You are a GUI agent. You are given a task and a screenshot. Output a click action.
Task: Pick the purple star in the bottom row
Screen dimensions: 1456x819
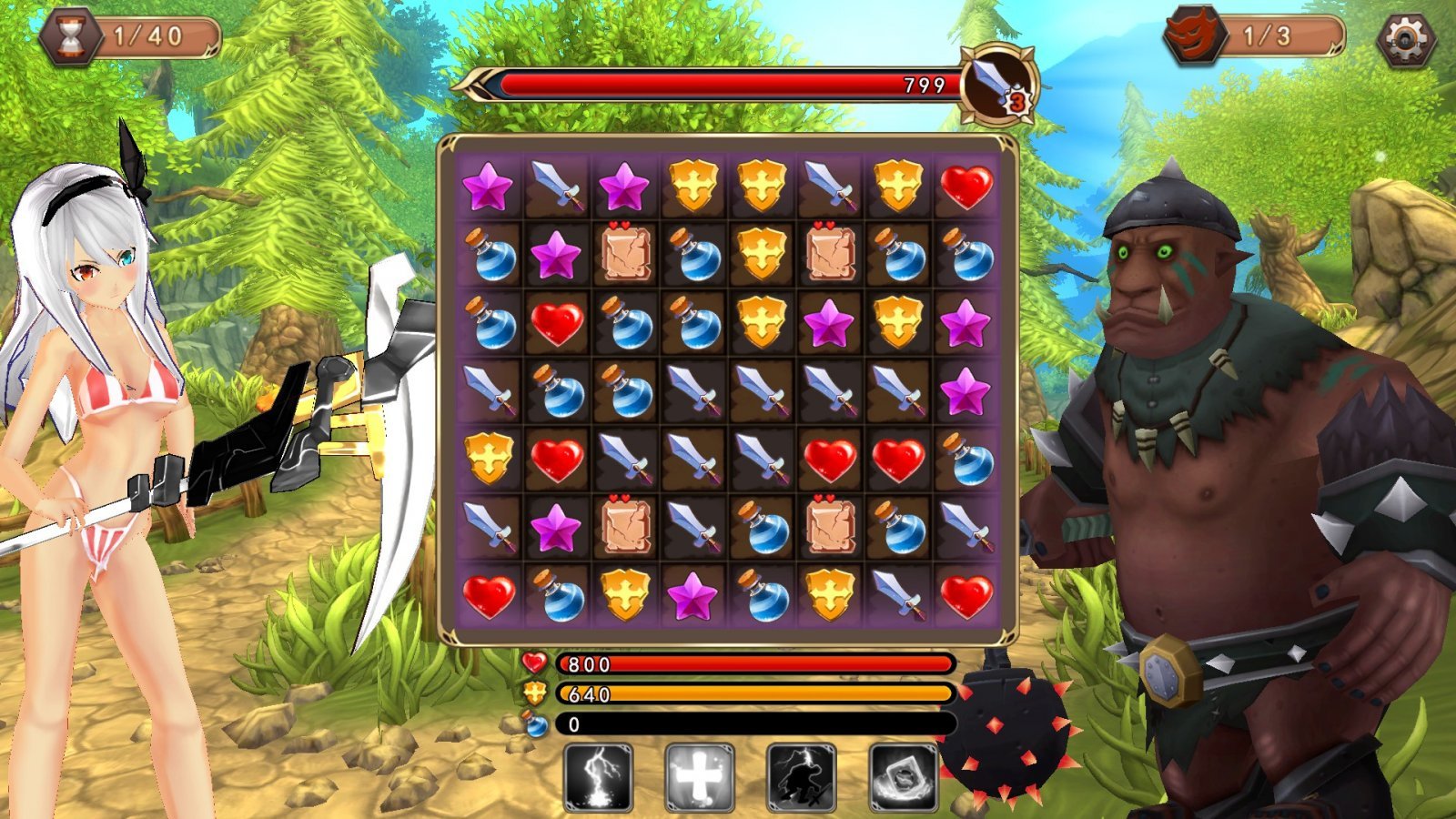coord(693,596)
